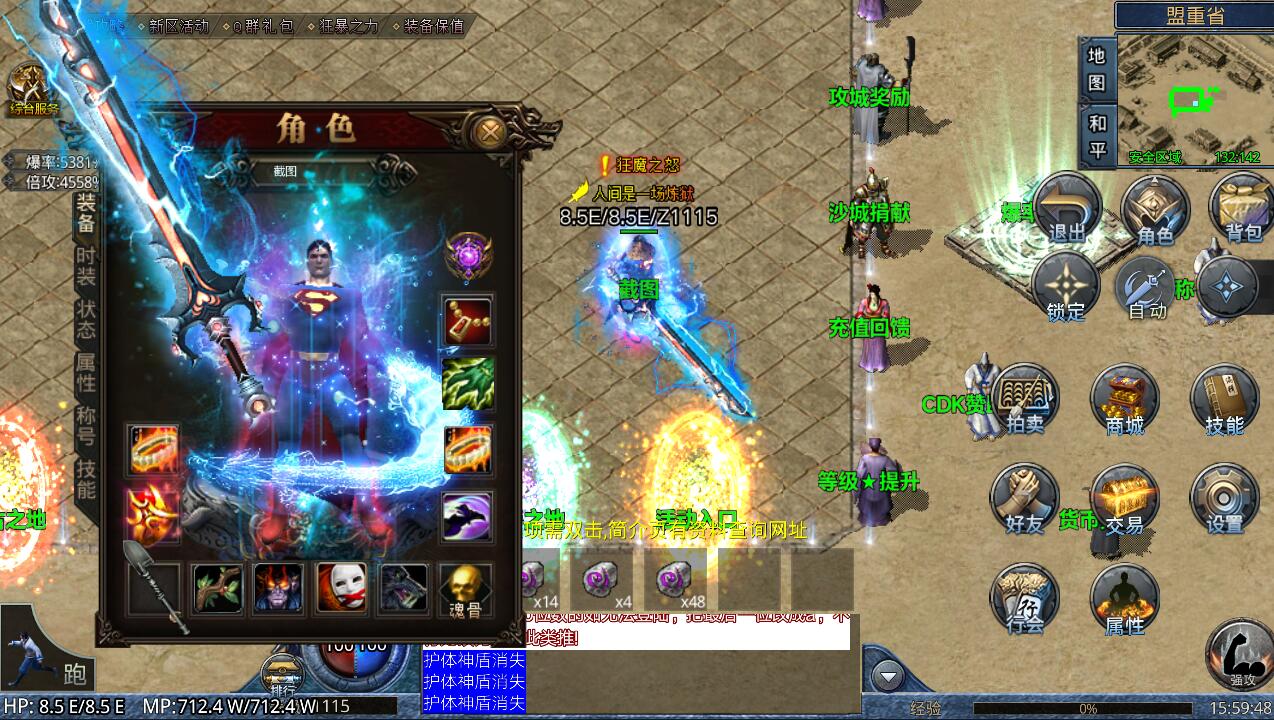Open the 设置 settings gear
Viewport: 1274px width, 720px height.
click(x=1224, y=498)
